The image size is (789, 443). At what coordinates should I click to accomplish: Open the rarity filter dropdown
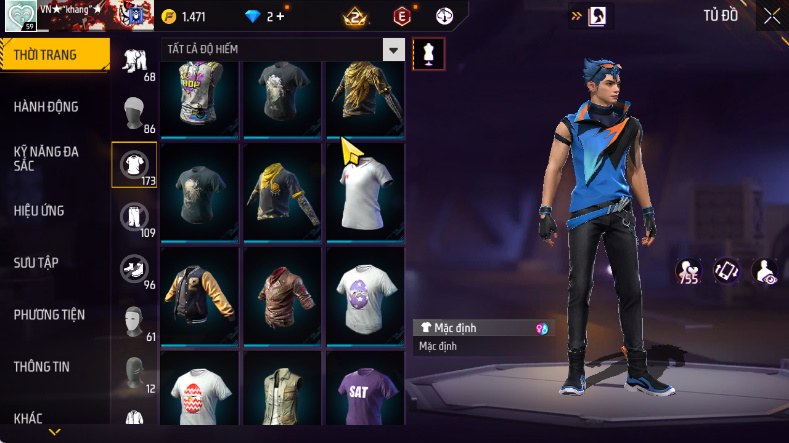tap(394, 50)
